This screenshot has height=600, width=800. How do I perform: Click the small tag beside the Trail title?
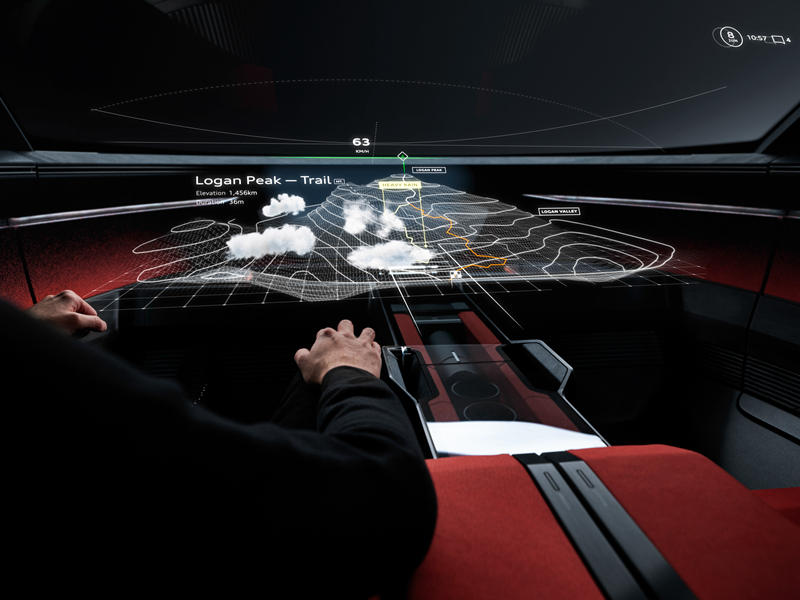tap(339, 182)
